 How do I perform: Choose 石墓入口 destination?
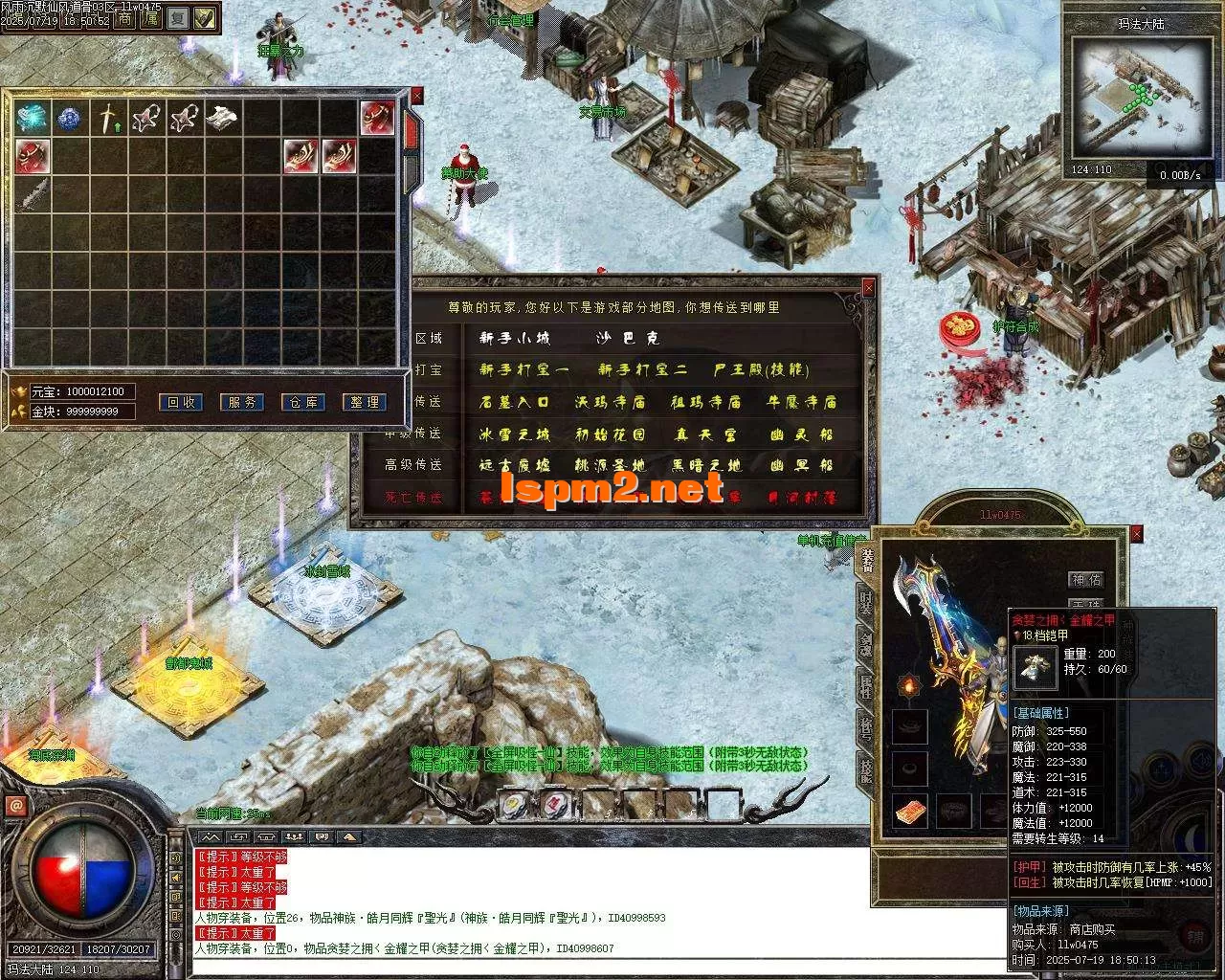pyautogui.click(x=515, y=402)
